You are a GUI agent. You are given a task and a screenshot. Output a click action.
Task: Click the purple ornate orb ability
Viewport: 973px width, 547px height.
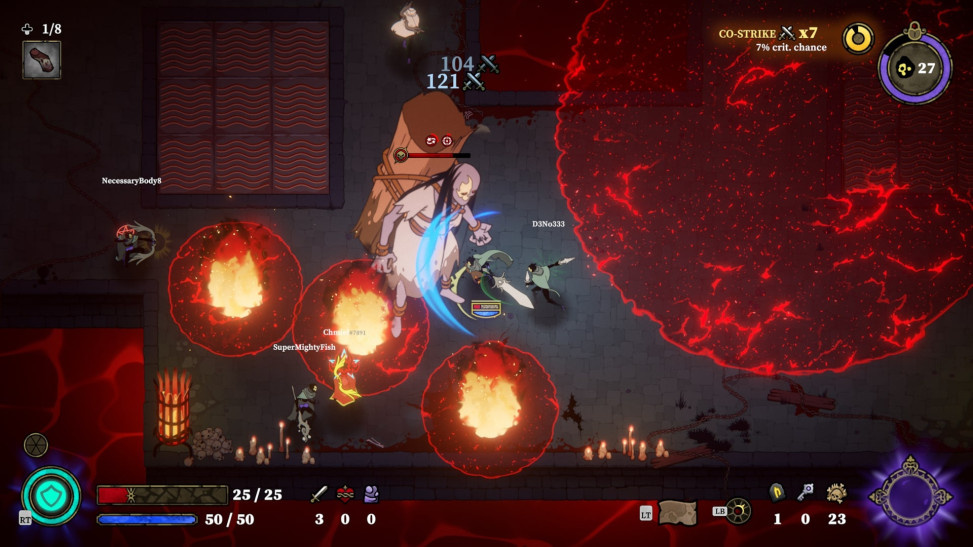(908, 495)
